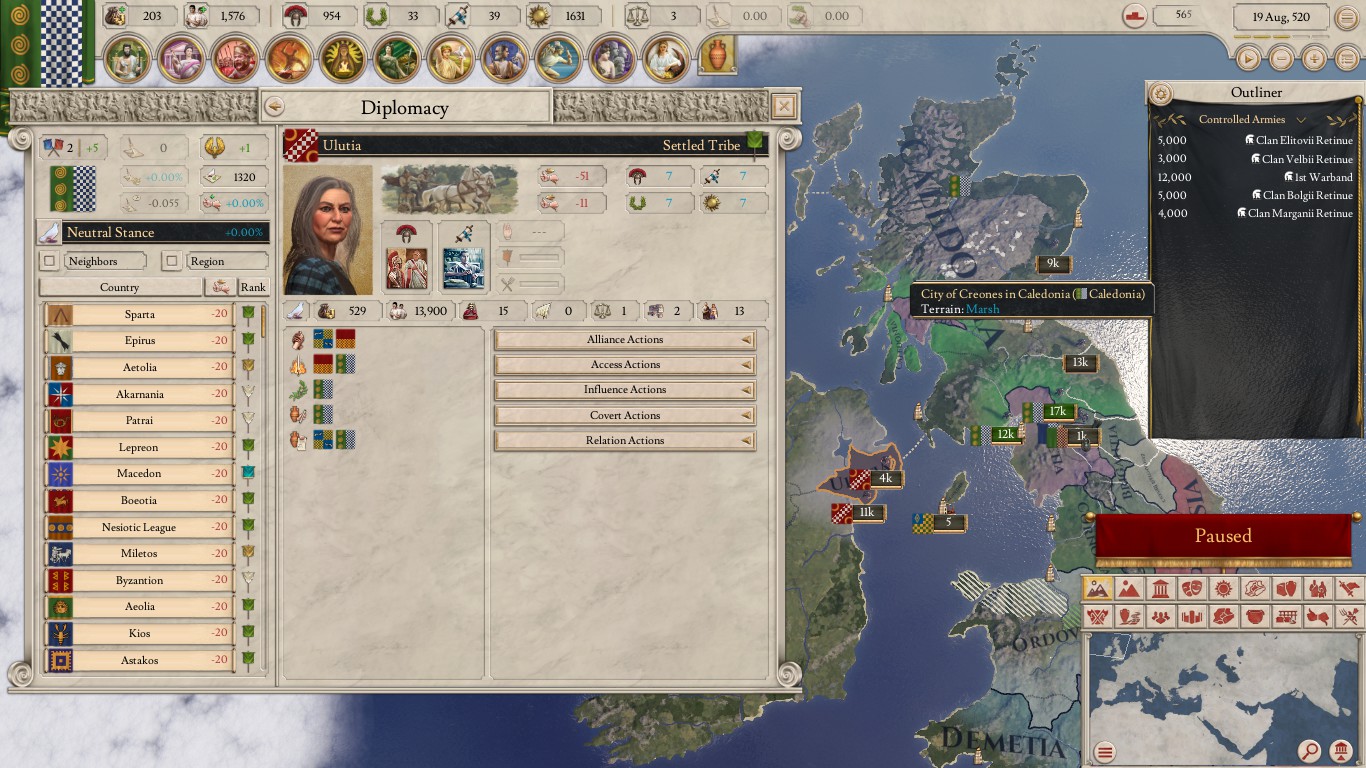This screenshot has width=1366, height=768.
Task: Expand the Covert Actions section
Action: point(624,415)
